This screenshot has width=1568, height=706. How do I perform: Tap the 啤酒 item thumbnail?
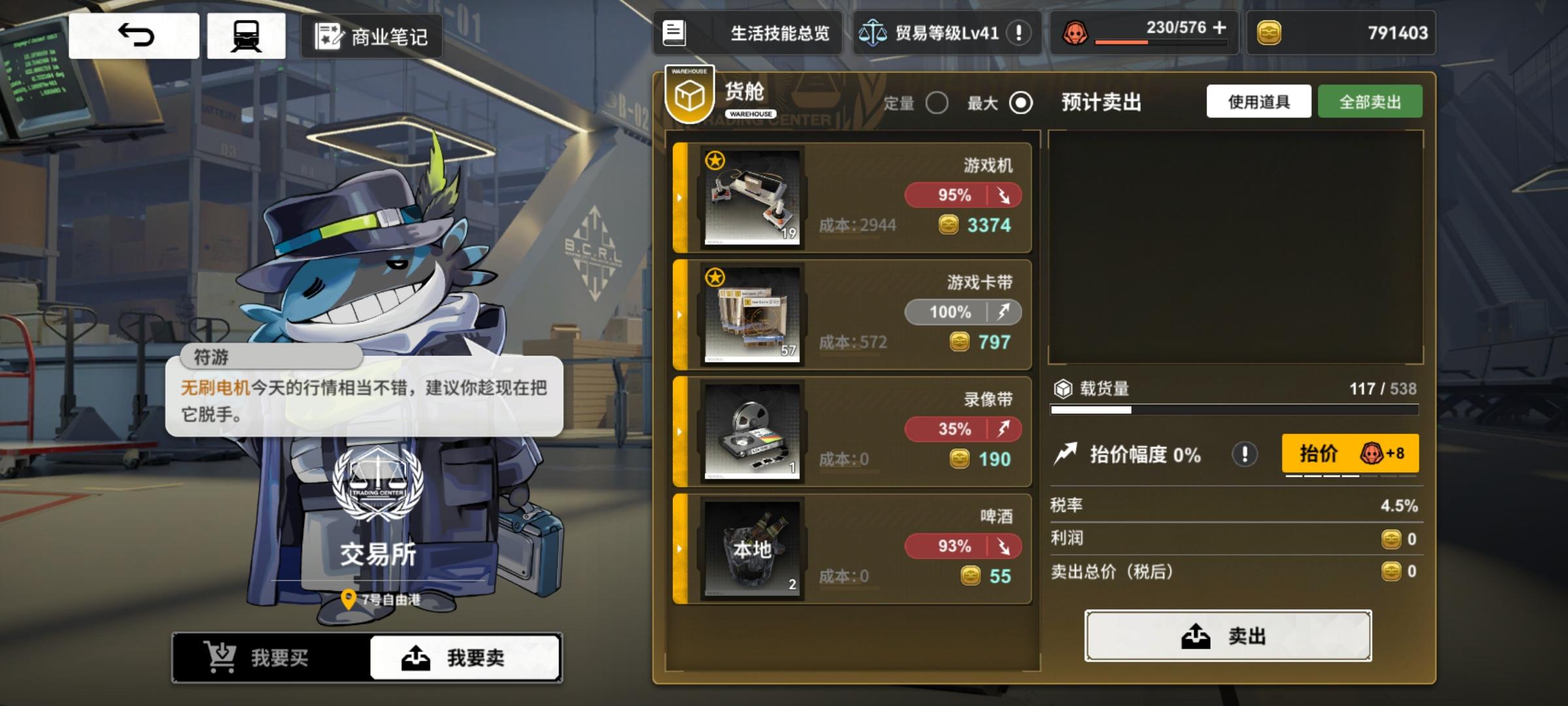pos(751,548)
